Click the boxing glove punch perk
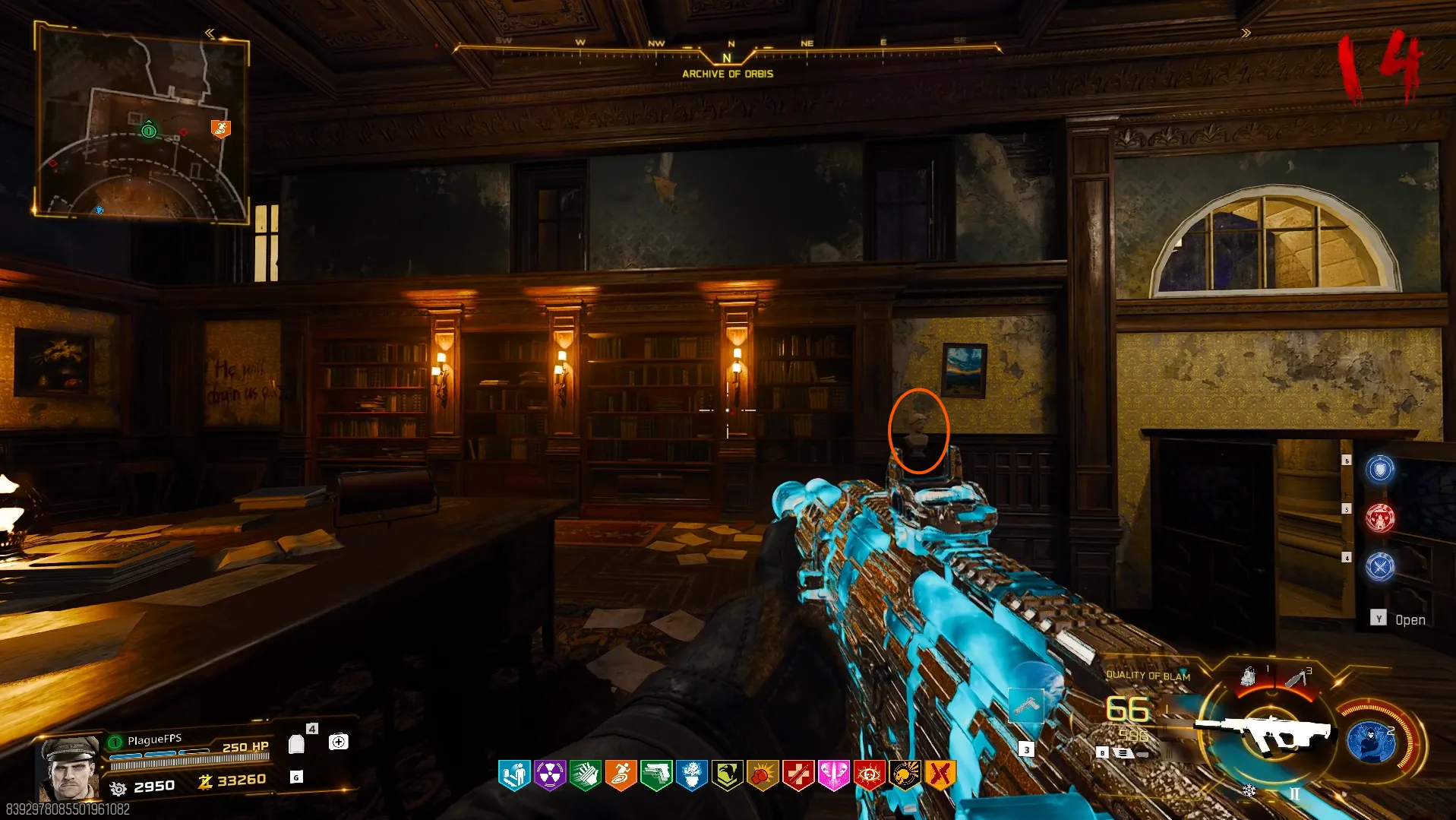The image size is (1456, 820). (x=763, y=775)
